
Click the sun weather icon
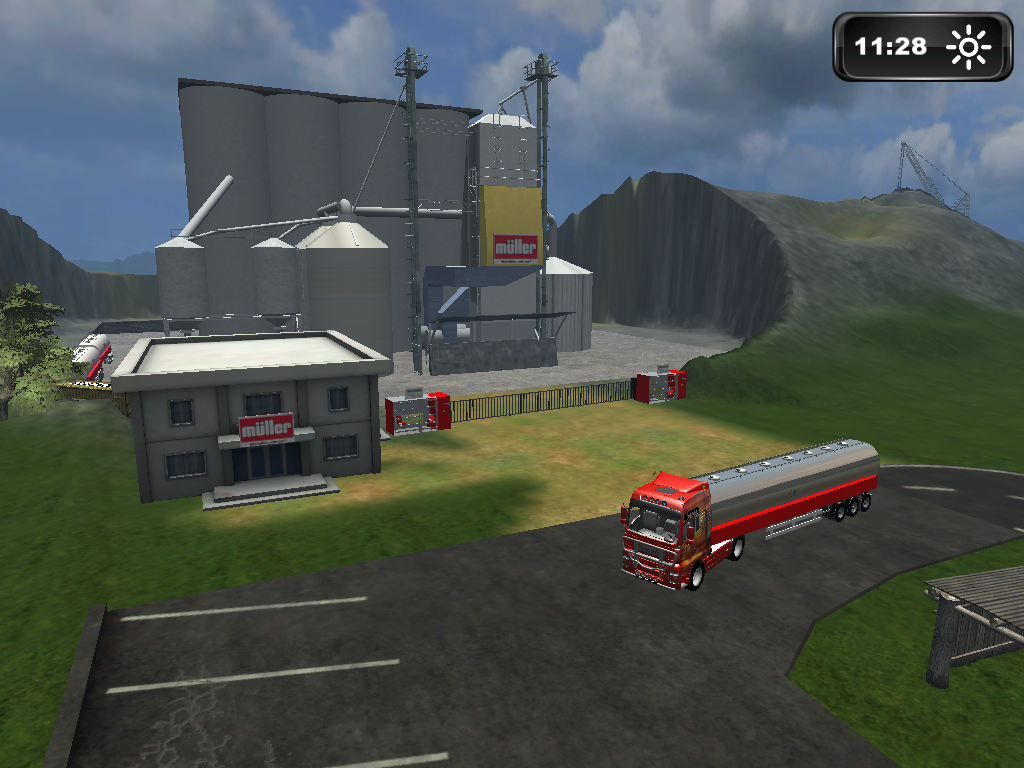(967, 47)
